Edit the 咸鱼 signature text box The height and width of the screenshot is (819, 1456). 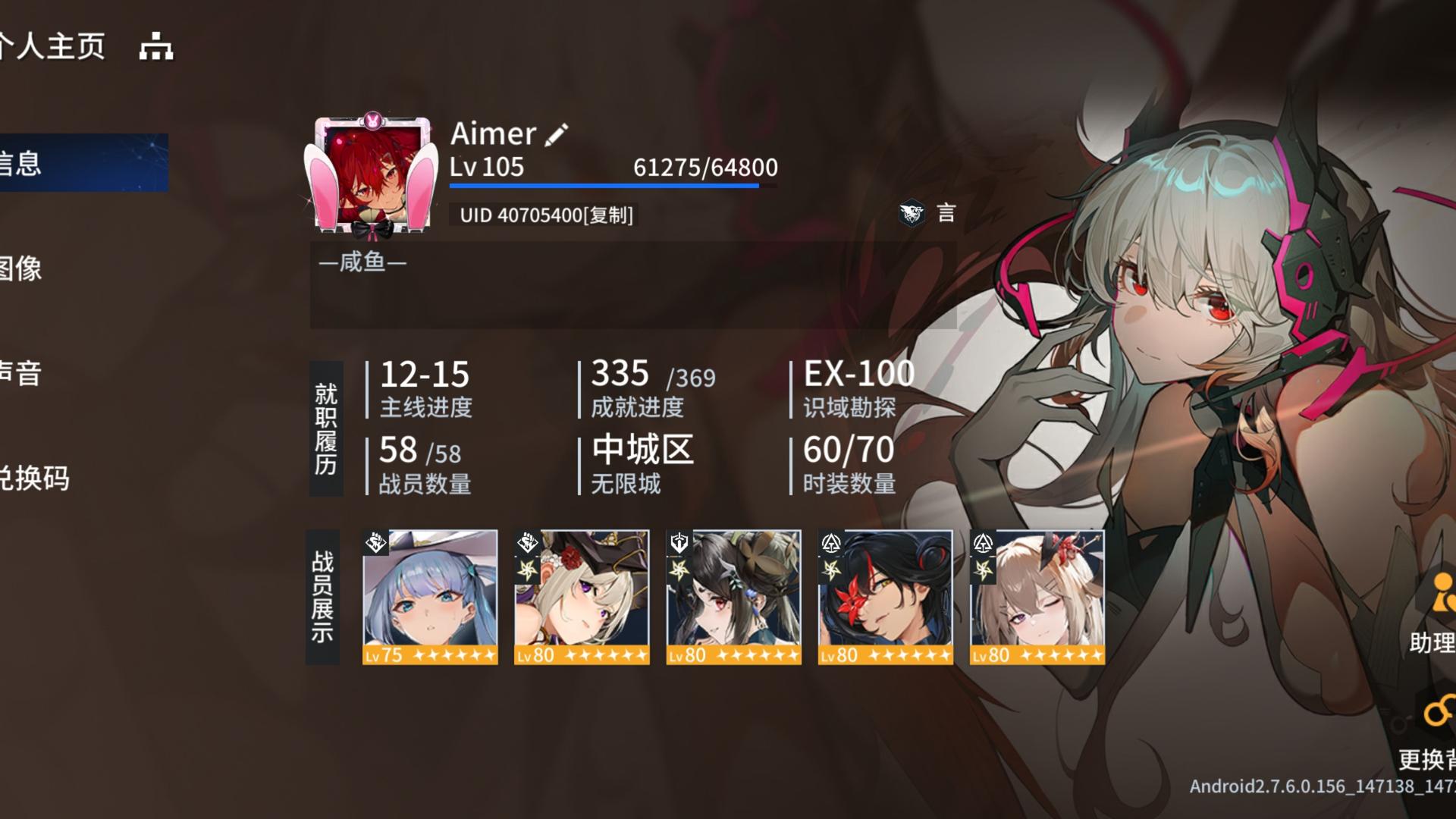(x=632, y=284)
